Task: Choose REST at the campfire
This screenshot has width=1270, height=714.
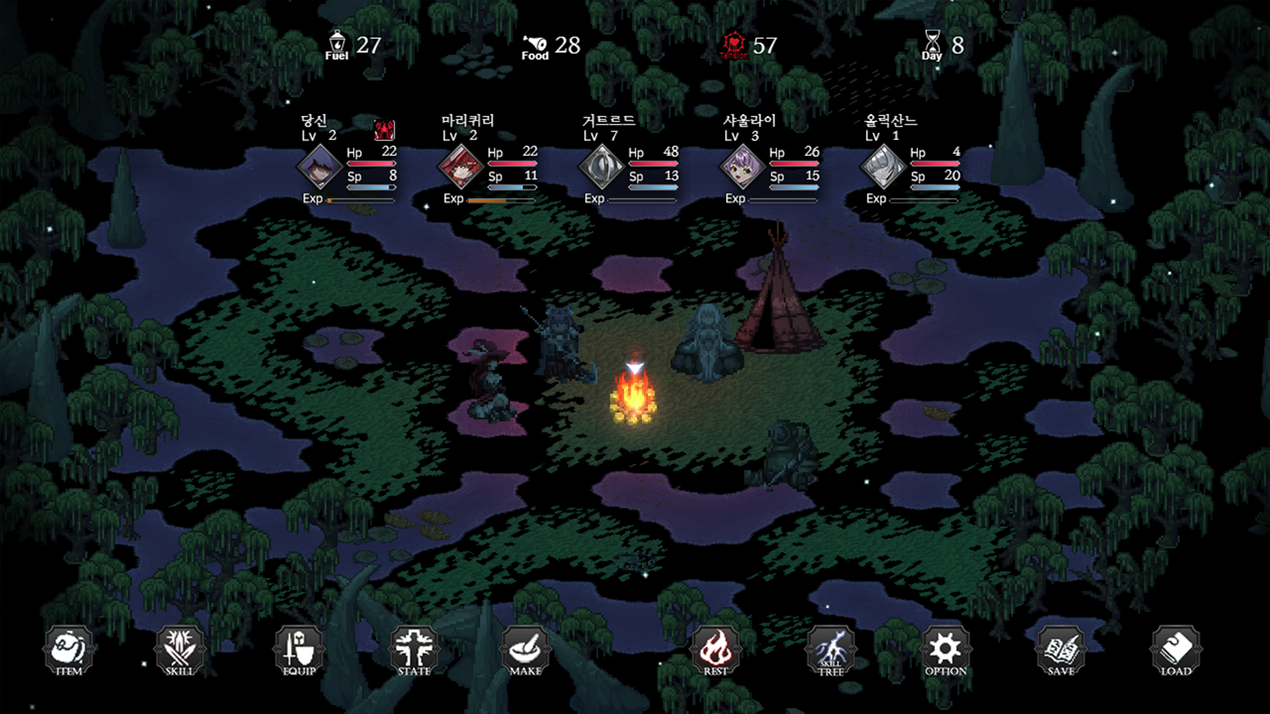Action: pyautogui.click(x=715, y=650)
